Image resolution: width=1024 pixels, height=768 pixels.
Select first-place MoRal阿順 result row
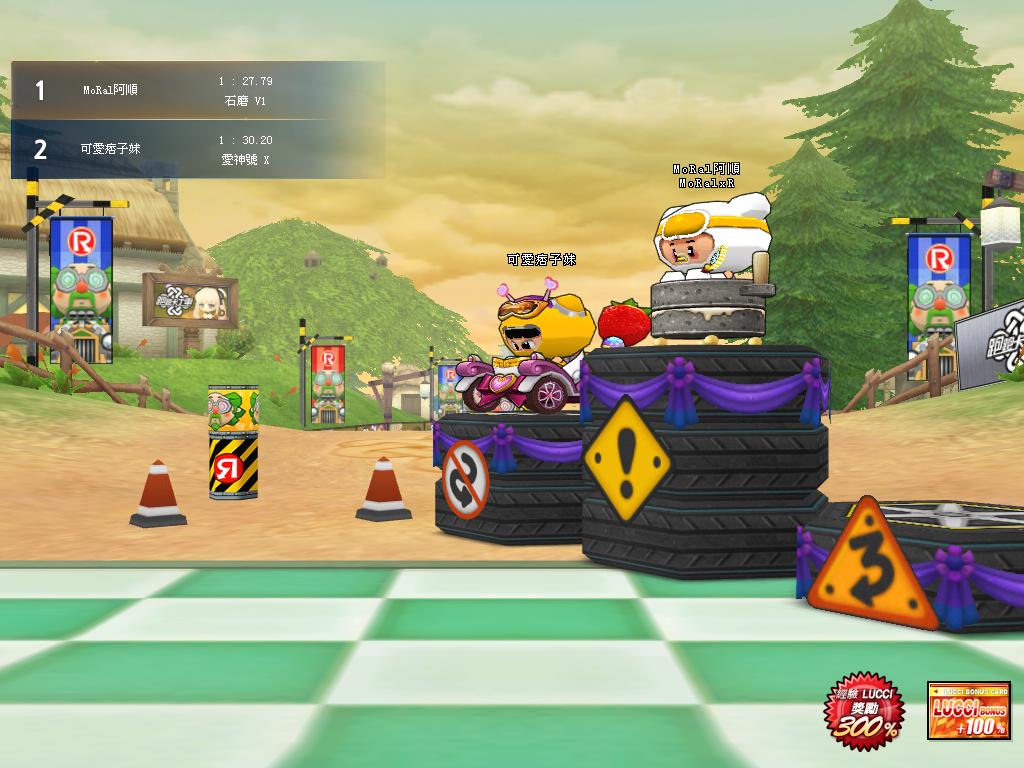pyautogui.click(x=197, y=91)
